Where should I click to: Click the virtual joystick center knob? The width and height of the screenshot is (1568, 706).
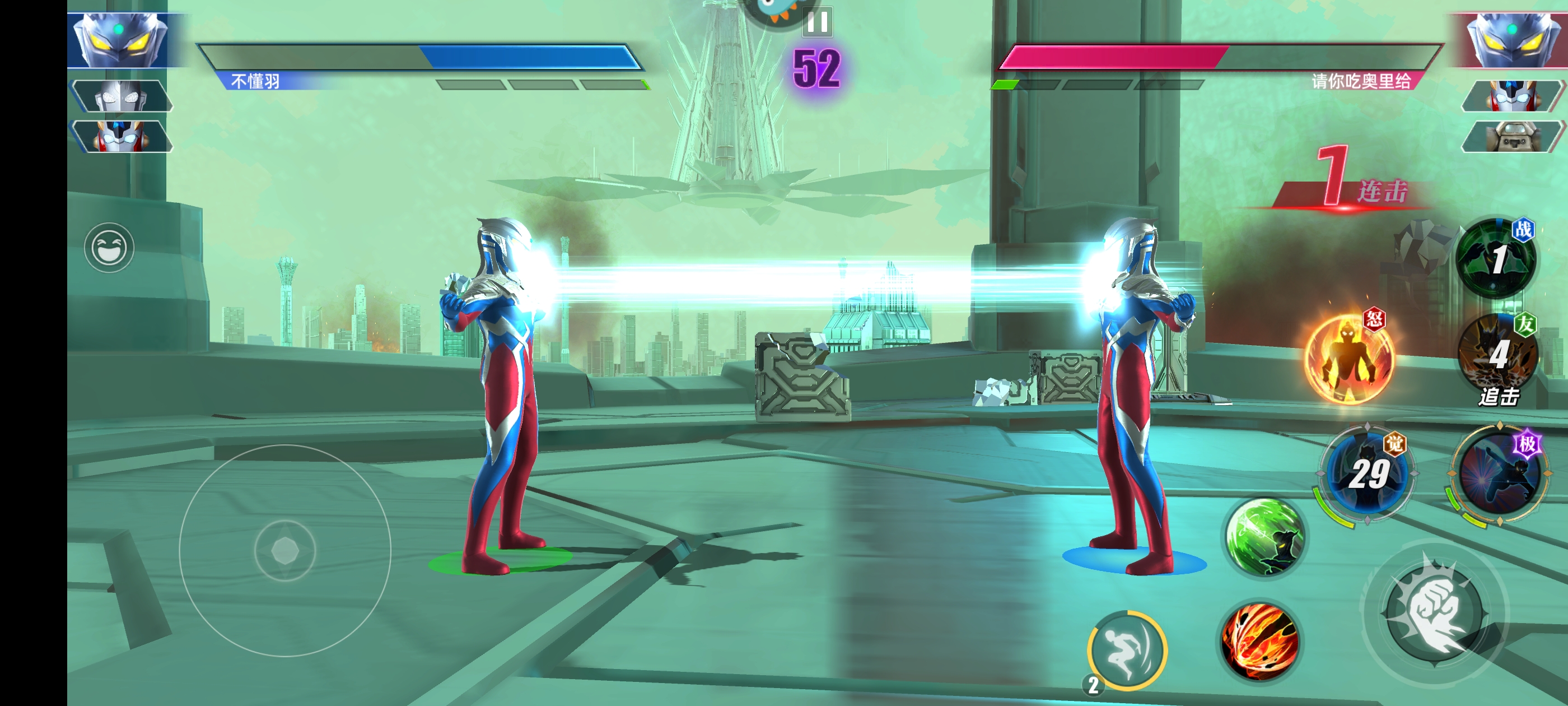pyautogui.click(x=285, y=551)
